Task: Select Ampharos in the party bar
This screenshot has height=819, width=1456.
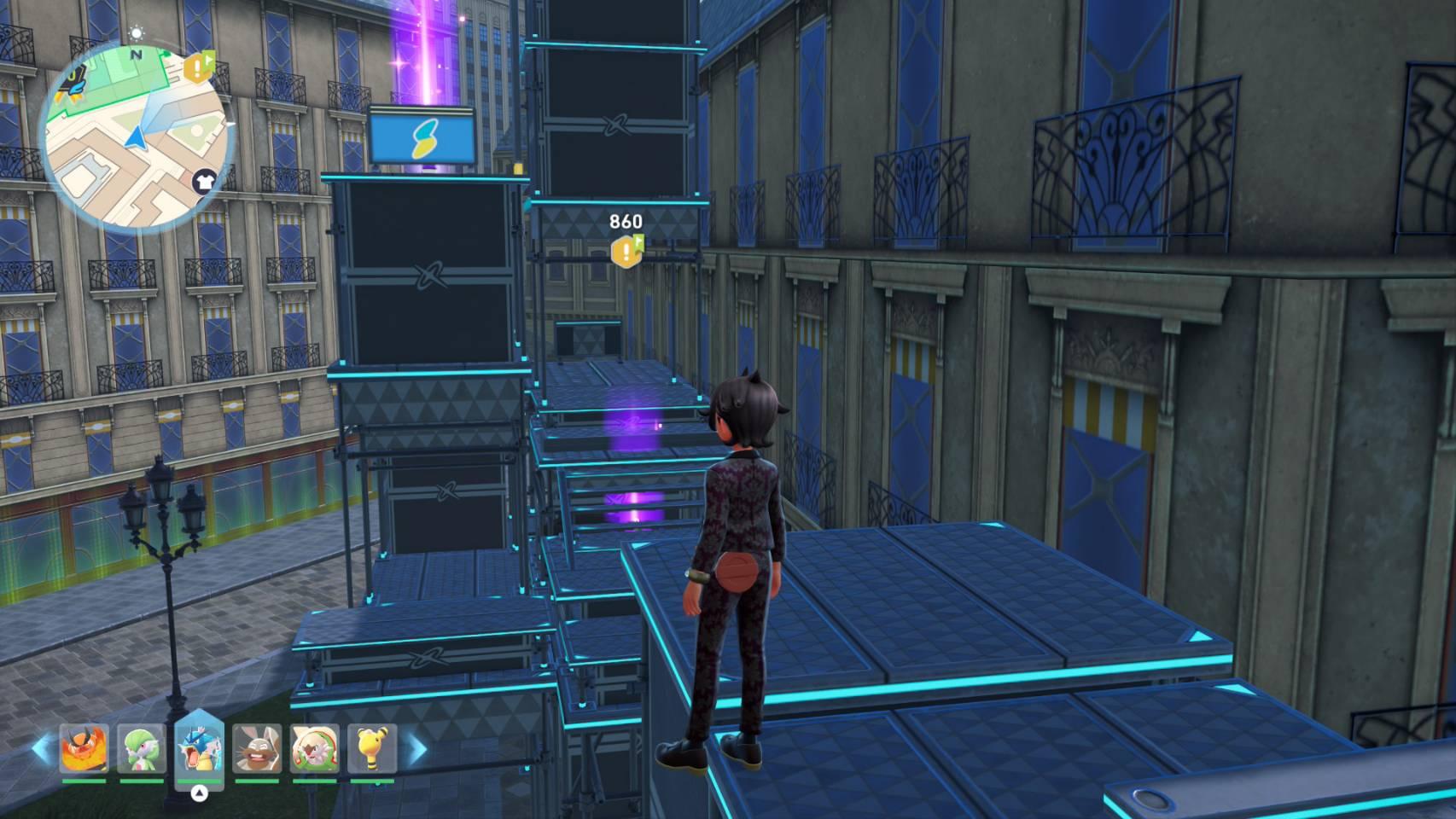Action: 372,749
